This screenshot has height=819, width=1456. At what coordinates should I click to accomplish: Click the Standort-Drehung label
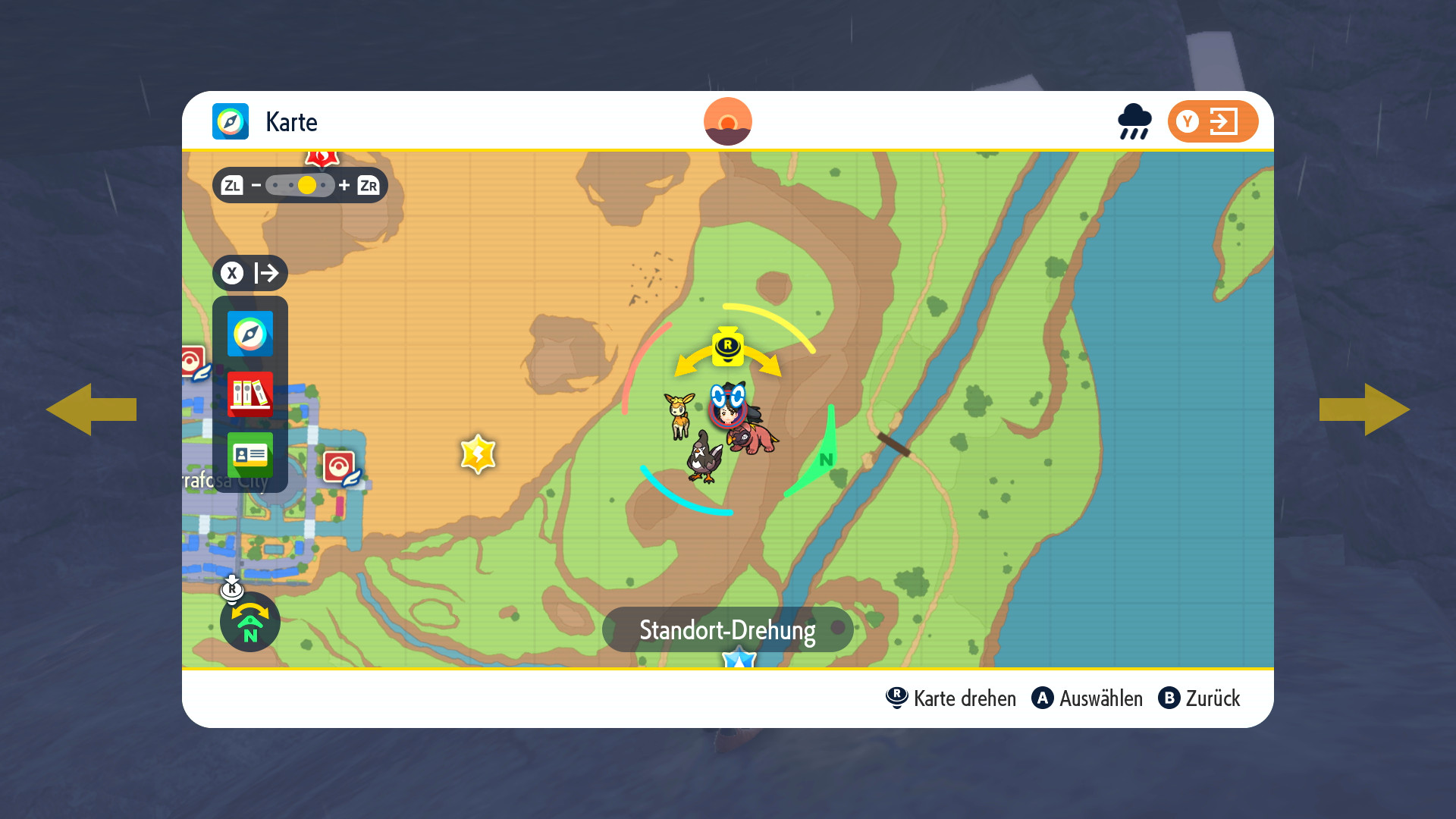pyautogui.click(x=727, y=629)
